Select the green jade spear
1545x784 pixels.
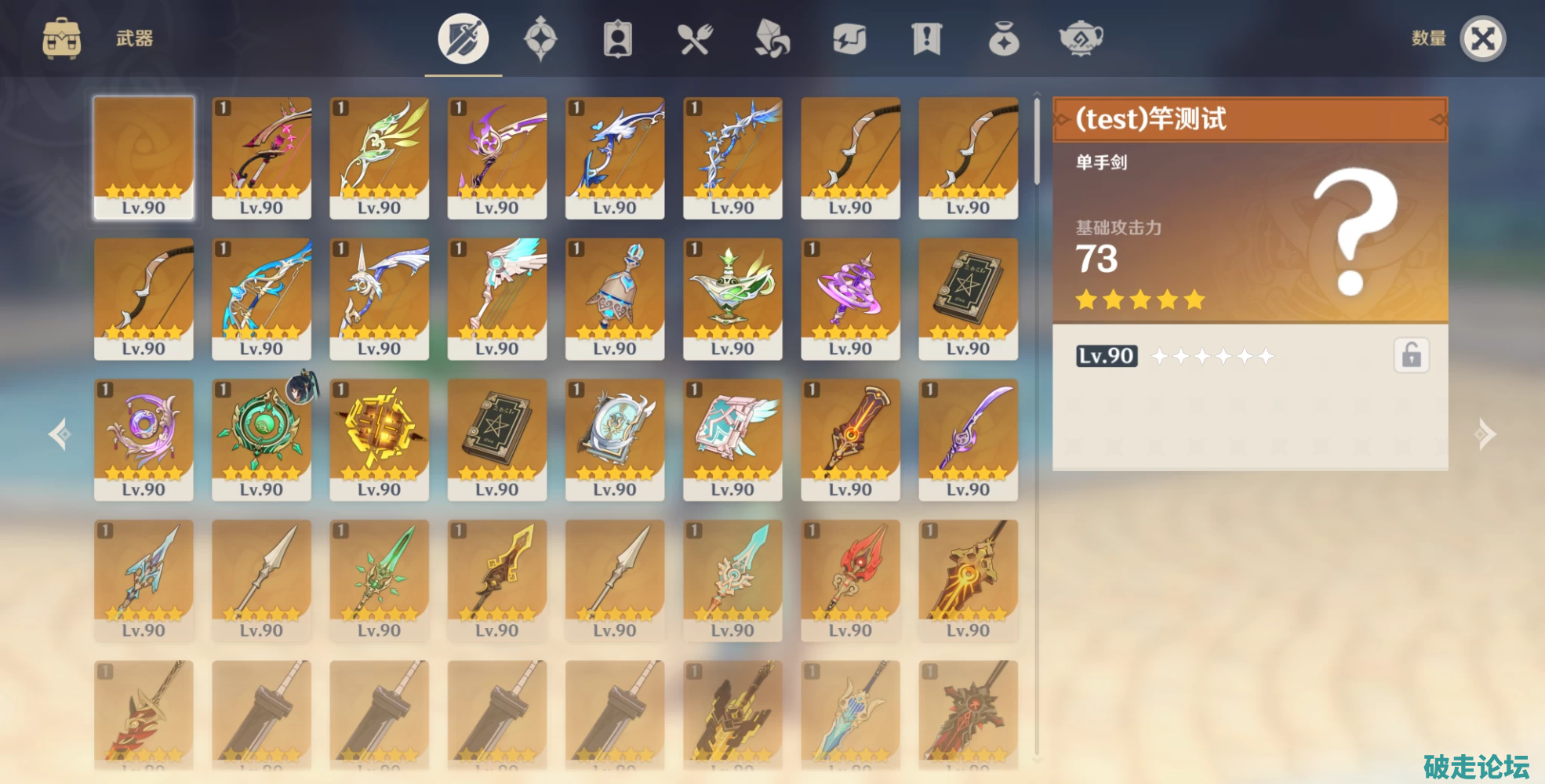[x=379, y=580]
